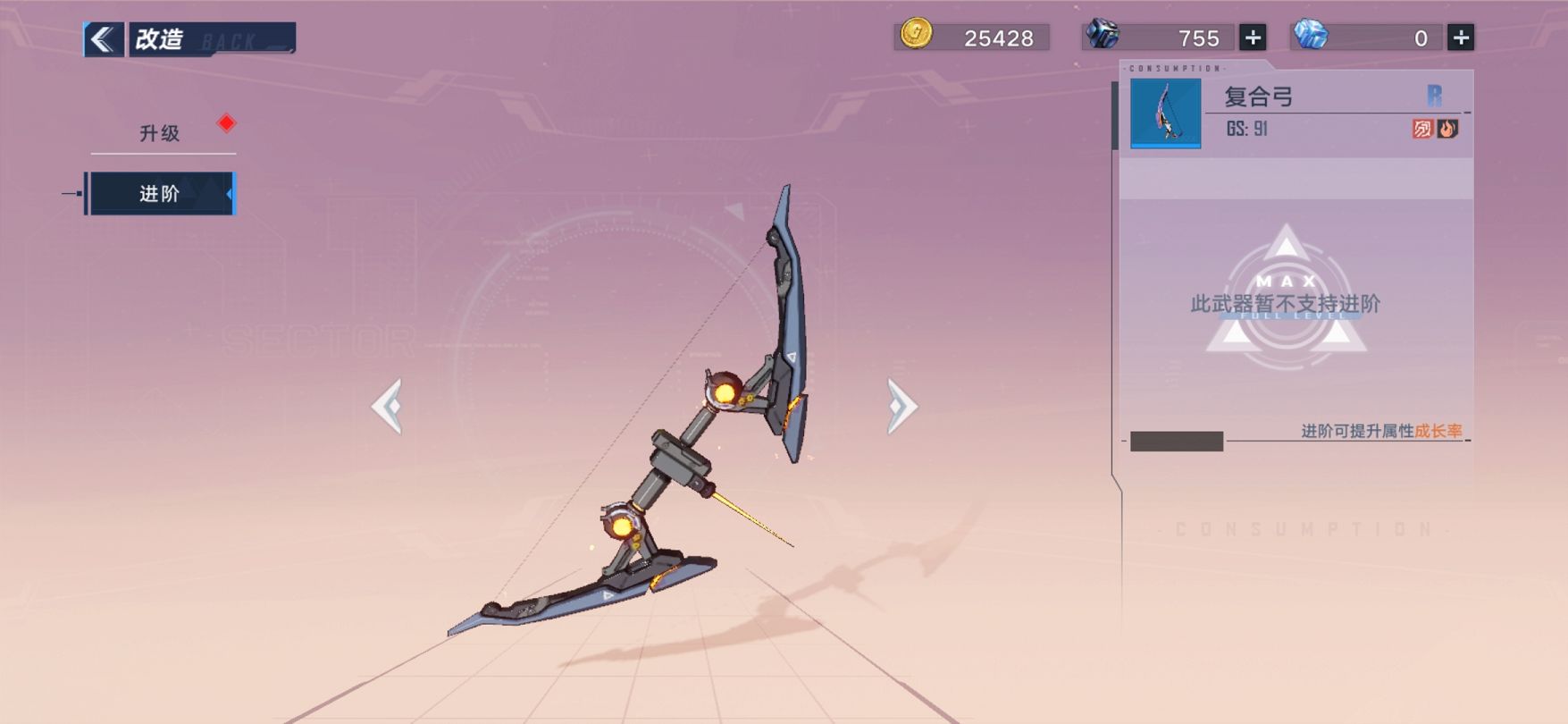Image resolution: width=1568 pixels, height=724 pixels.
Task: Click the flame element icon
Action: click(x=1447, y=129)
